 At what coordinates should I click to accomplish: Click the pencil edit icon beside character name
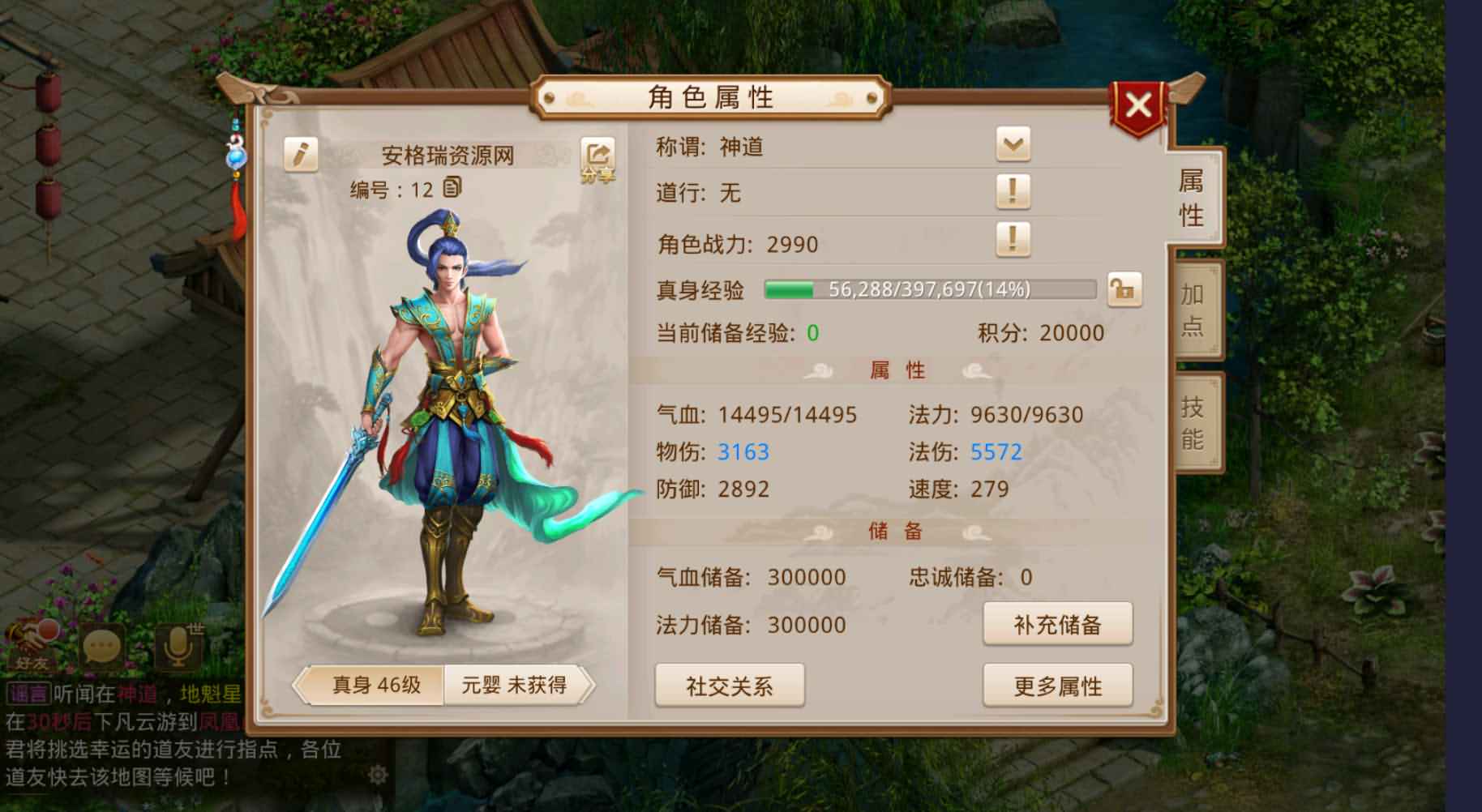(x=303, y=153)
